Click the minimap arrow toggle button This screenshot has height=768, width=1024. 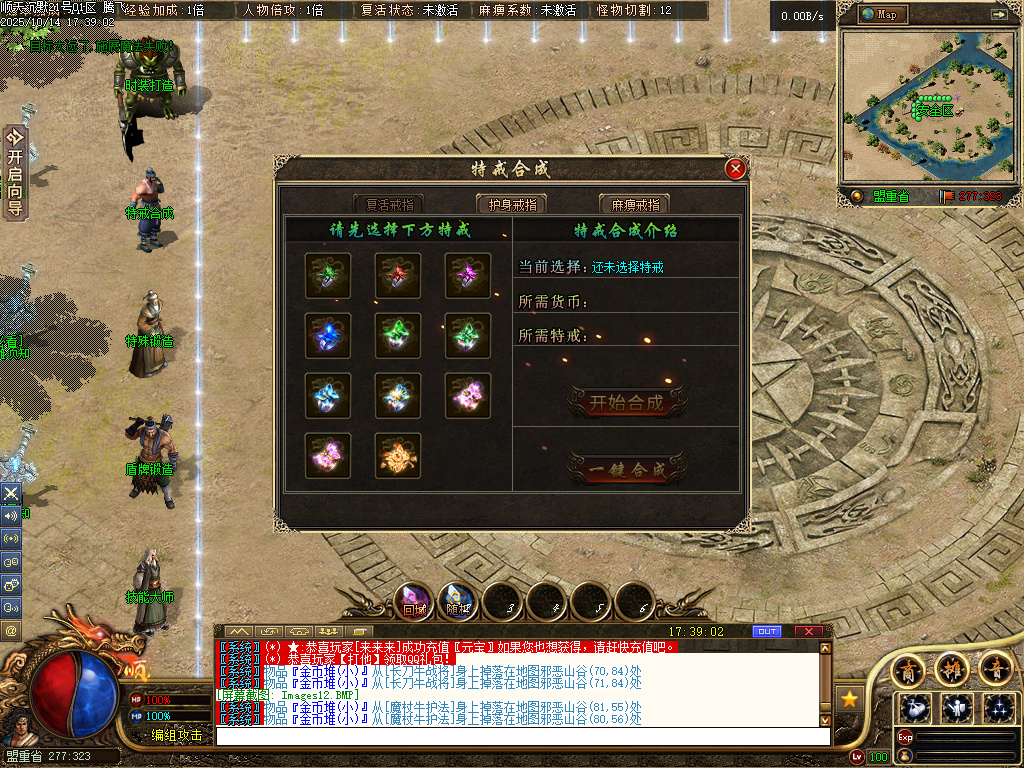coord(998,14)
